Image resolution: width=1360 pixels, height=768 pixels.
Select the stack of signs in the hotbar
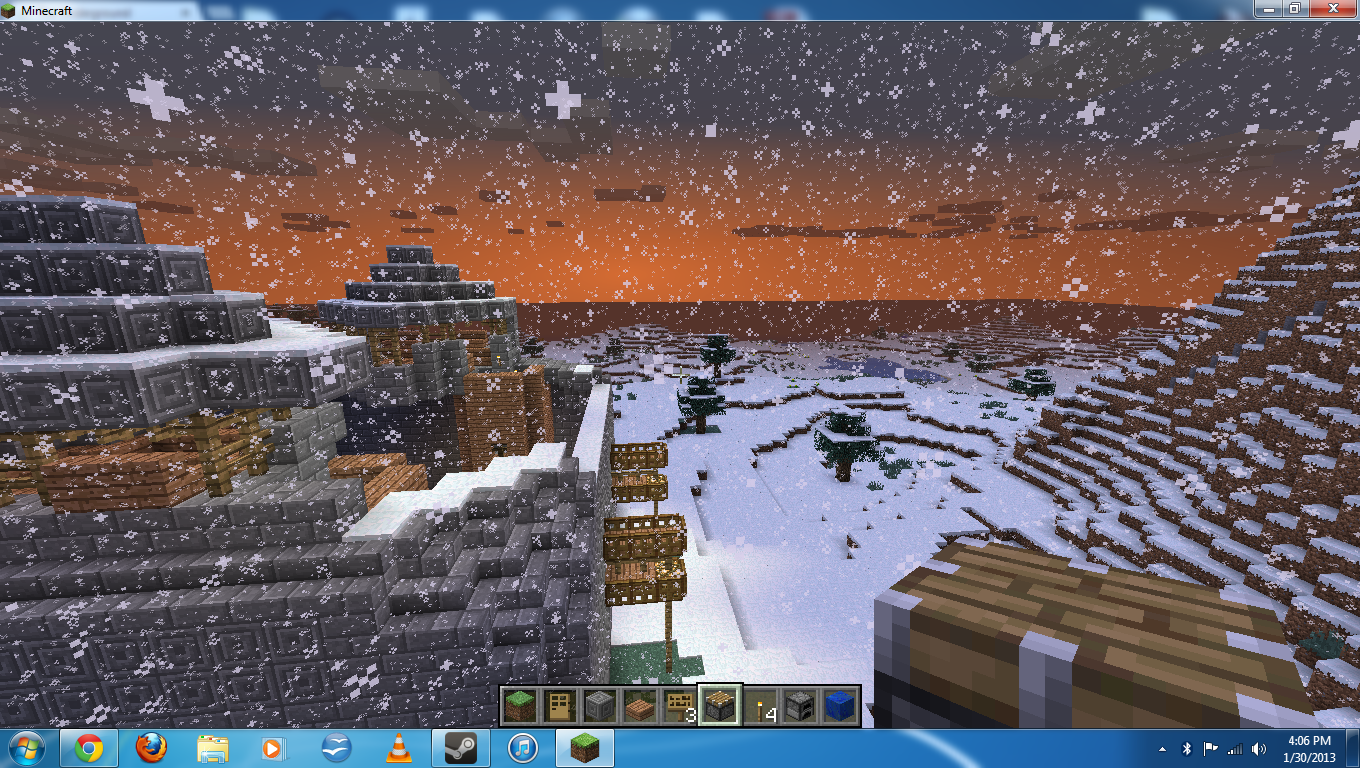680,703
